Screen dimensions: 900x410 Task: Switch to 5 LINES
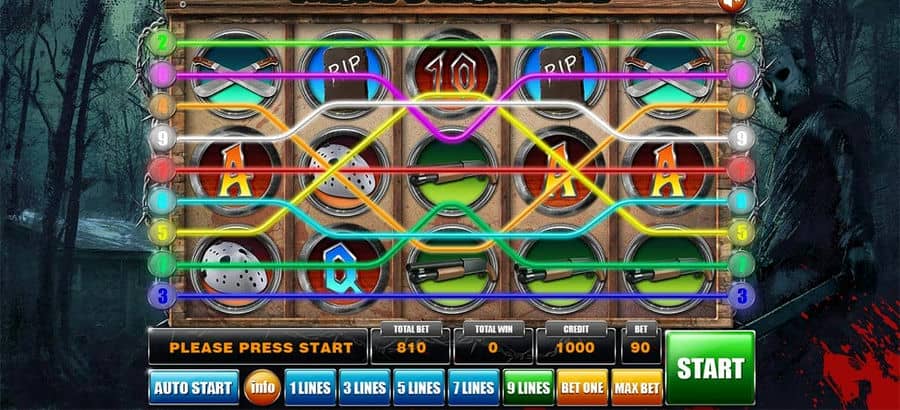[x=417, y=387]
